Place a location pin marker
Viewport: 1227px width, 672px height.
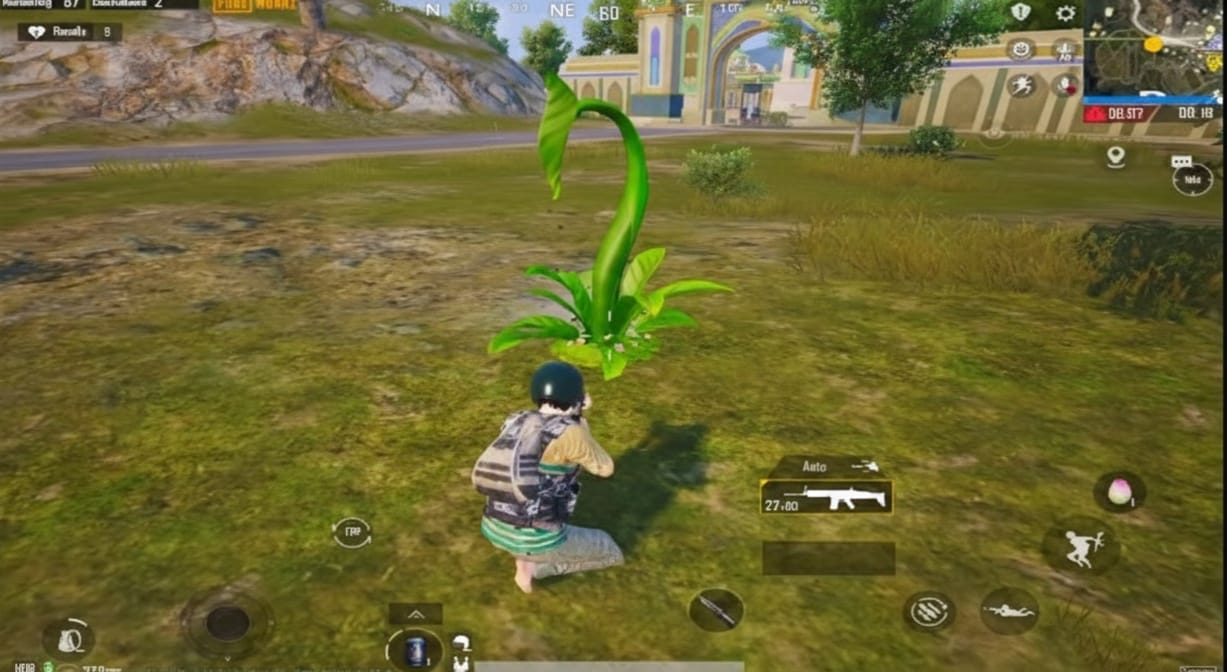1116,157
